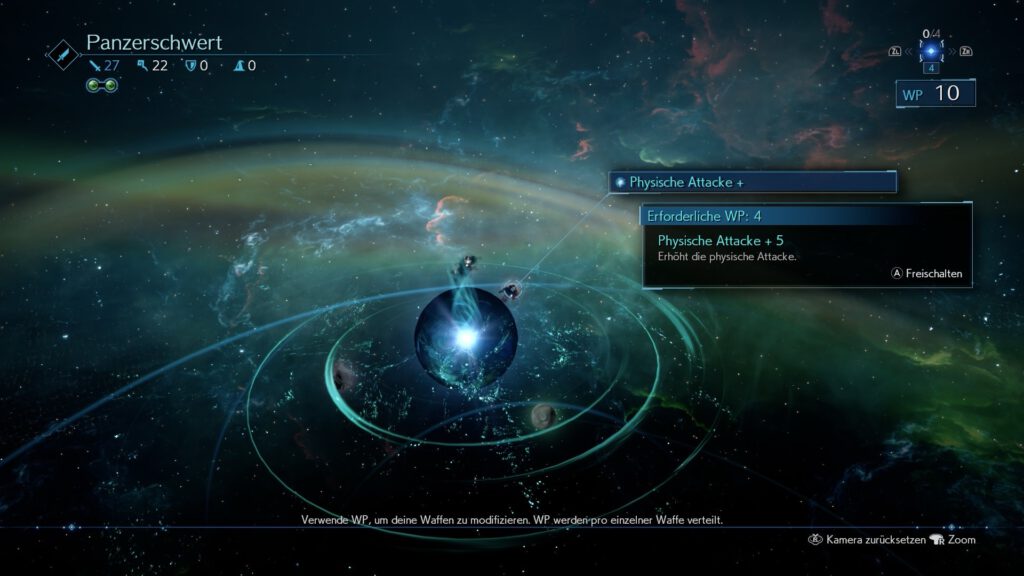This screenshot has width=1024, height=576.
Task: Select the Physische Attacke + node label
Action: click(752, 182)
